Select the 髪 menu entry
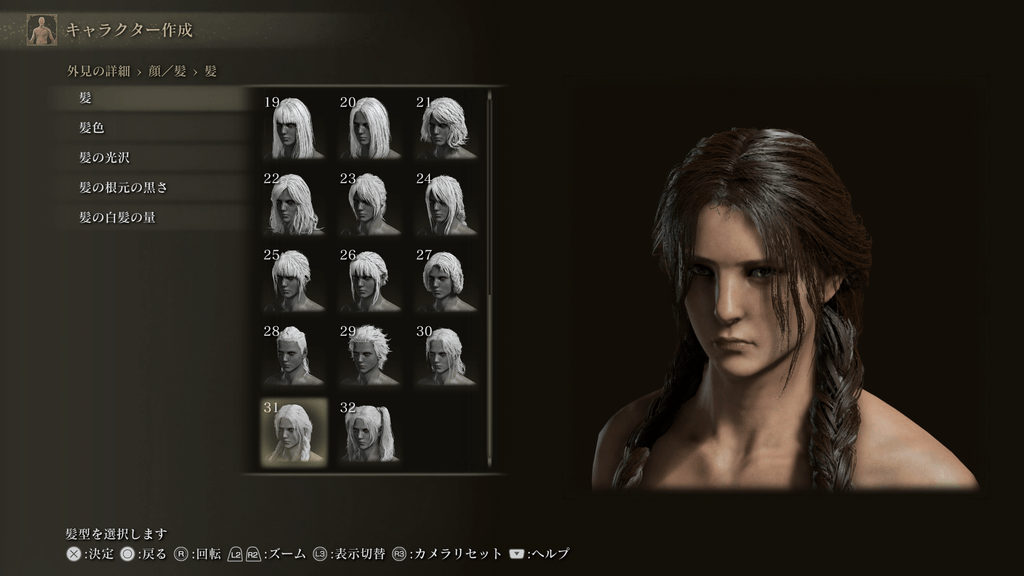 [x=150, y=98]
